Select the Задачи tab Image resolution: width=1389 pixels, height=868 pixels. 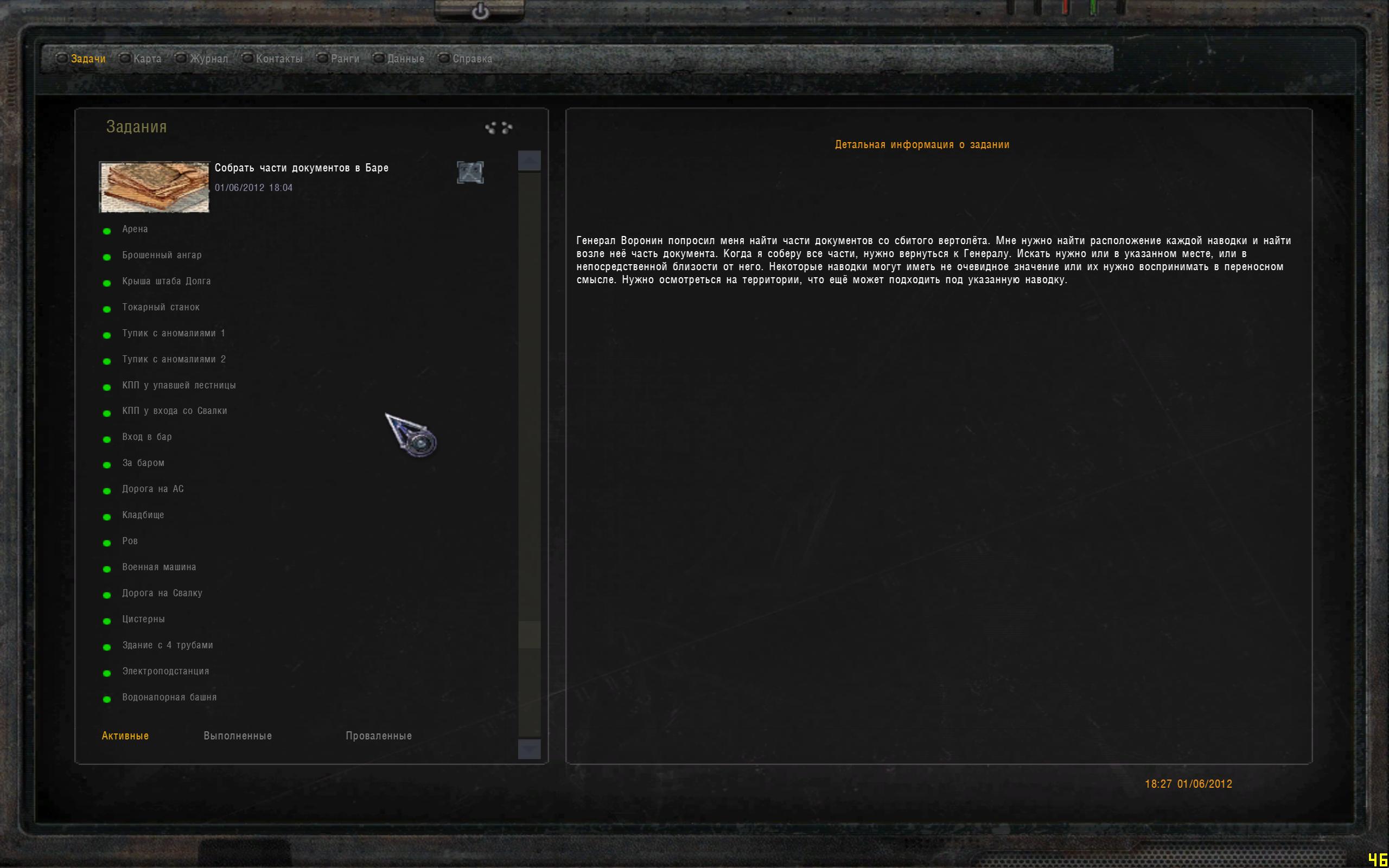[x=88, y=59]
